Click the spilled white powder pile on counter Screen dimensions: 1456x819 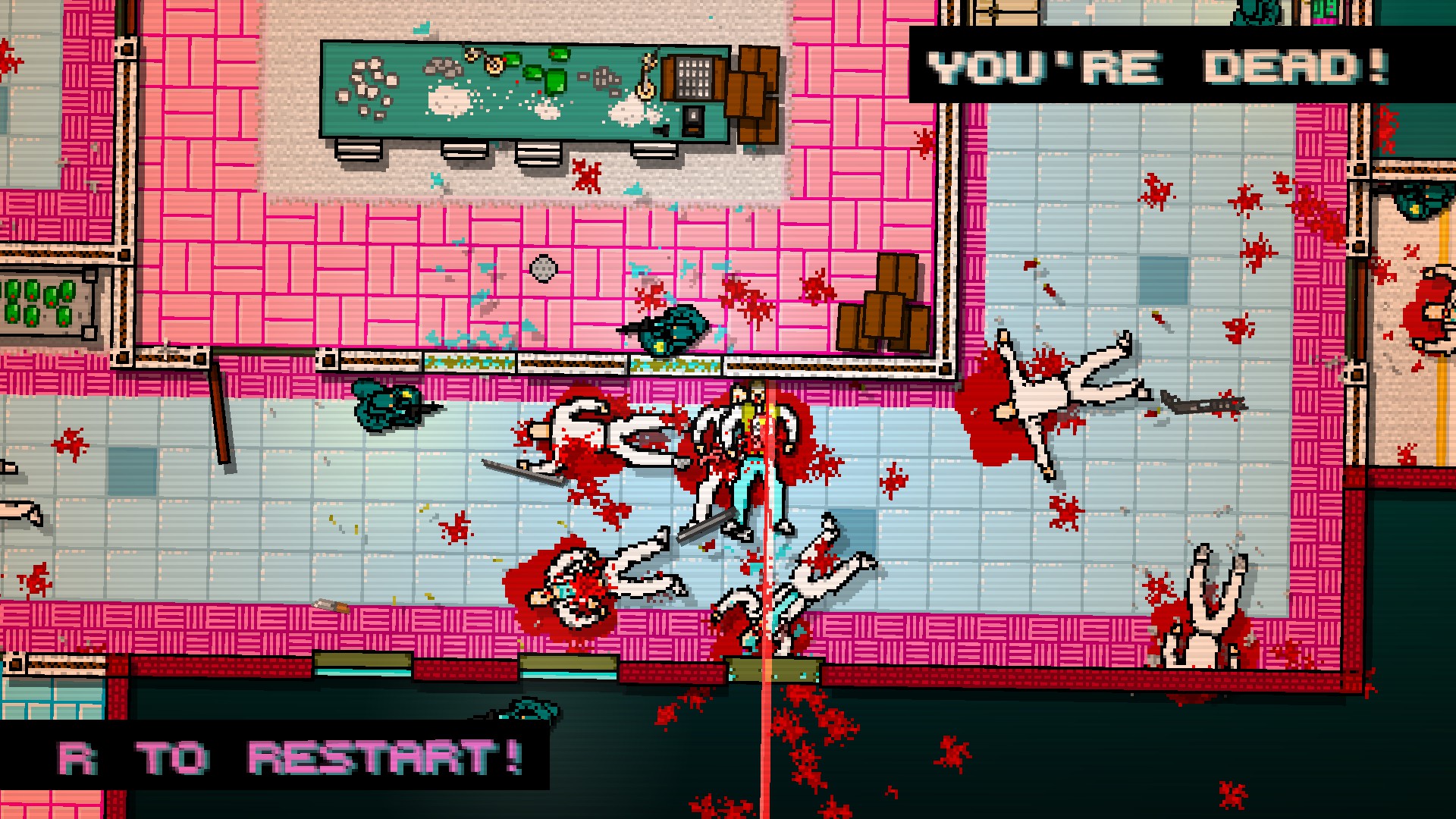[x=447, y=99]
